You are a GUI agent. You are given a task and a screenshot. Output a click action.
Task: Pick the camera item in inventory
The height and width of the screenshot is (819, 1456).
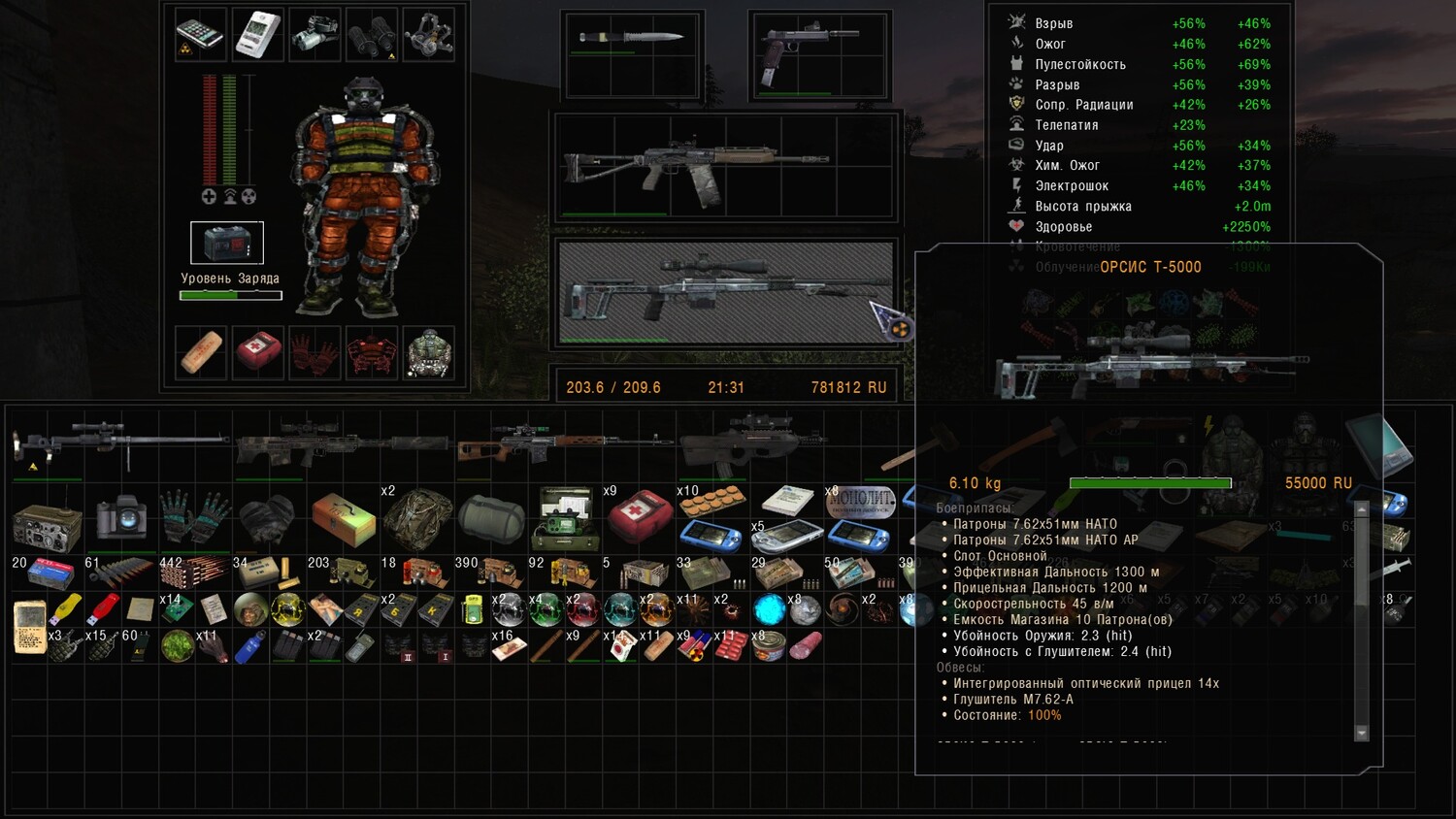120,518
